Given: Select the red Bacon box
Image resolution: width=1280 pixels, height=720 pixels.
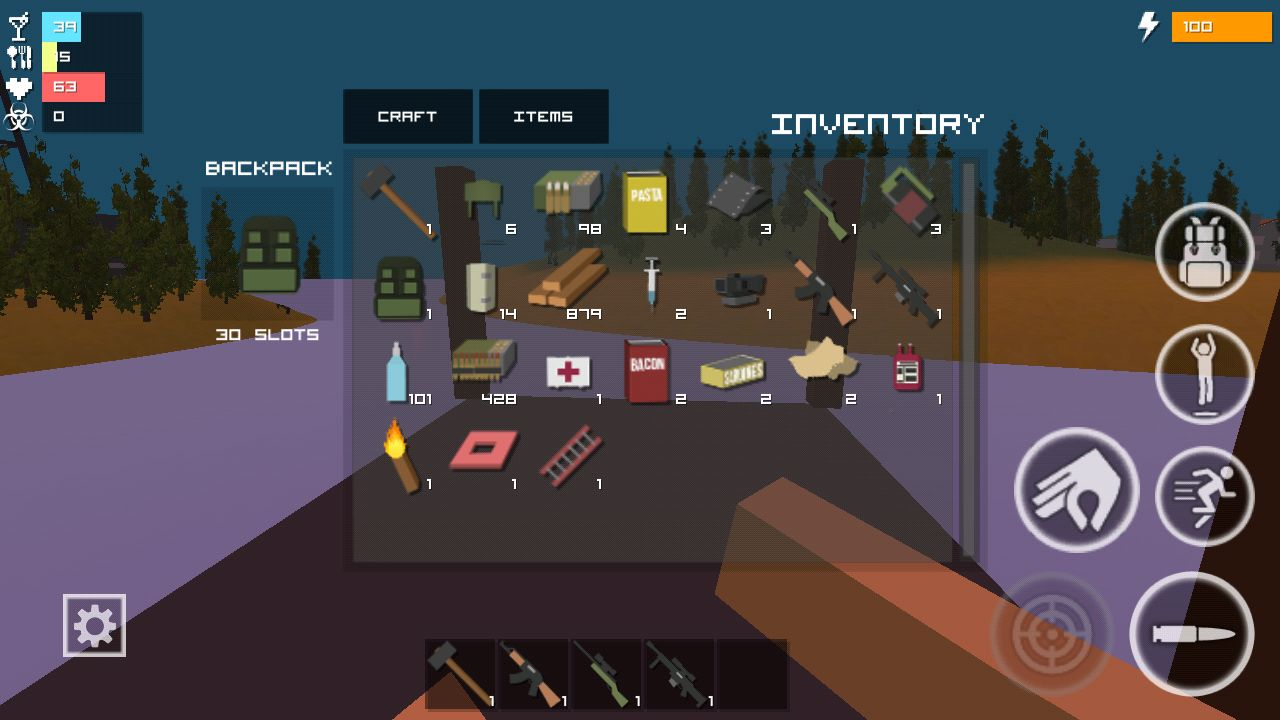Looking at the screenshot, I should (x=645, y=369).
